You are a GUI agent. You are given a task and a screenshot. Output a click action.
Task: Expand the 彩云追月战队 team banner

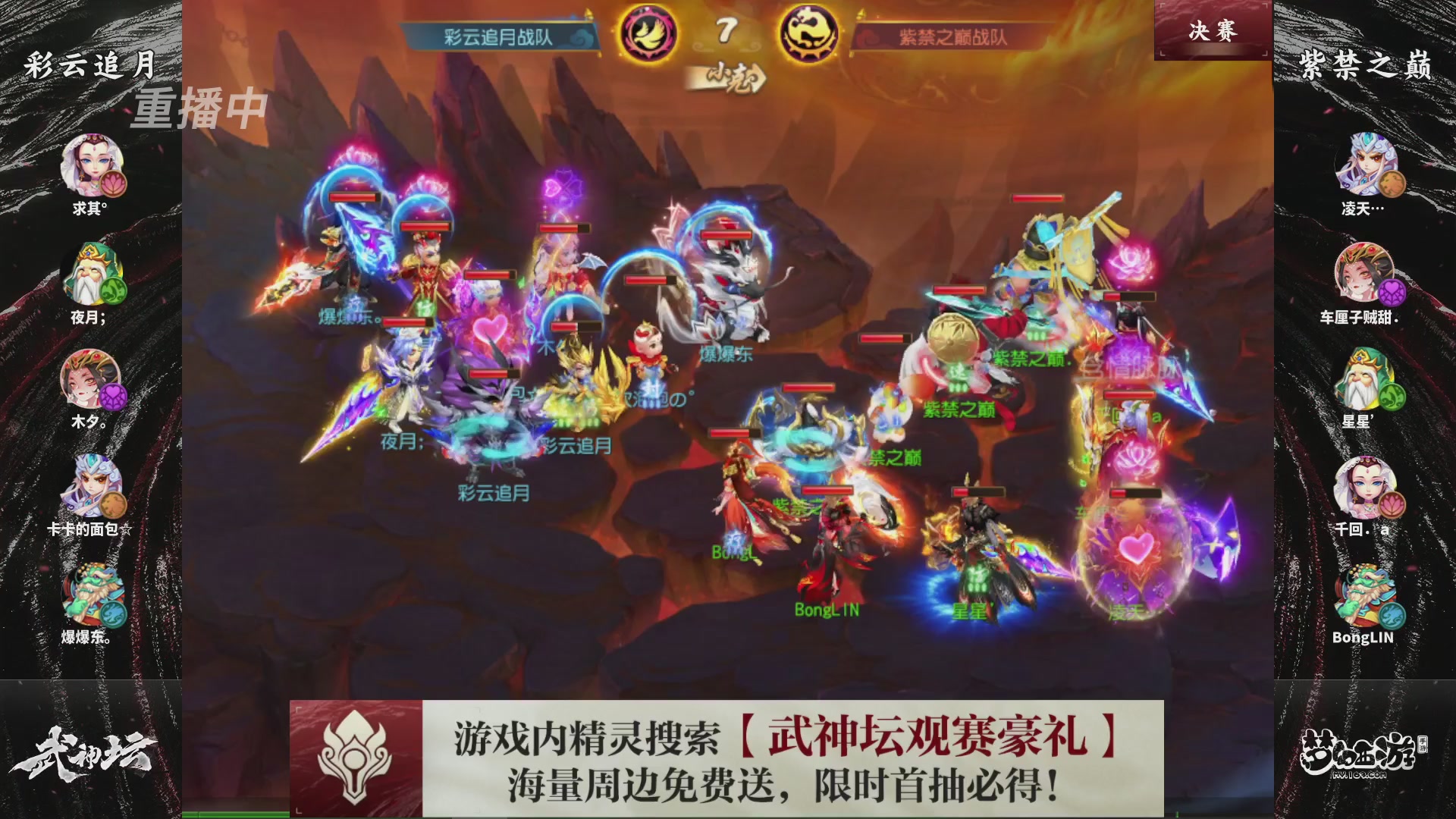click(497, 33)
